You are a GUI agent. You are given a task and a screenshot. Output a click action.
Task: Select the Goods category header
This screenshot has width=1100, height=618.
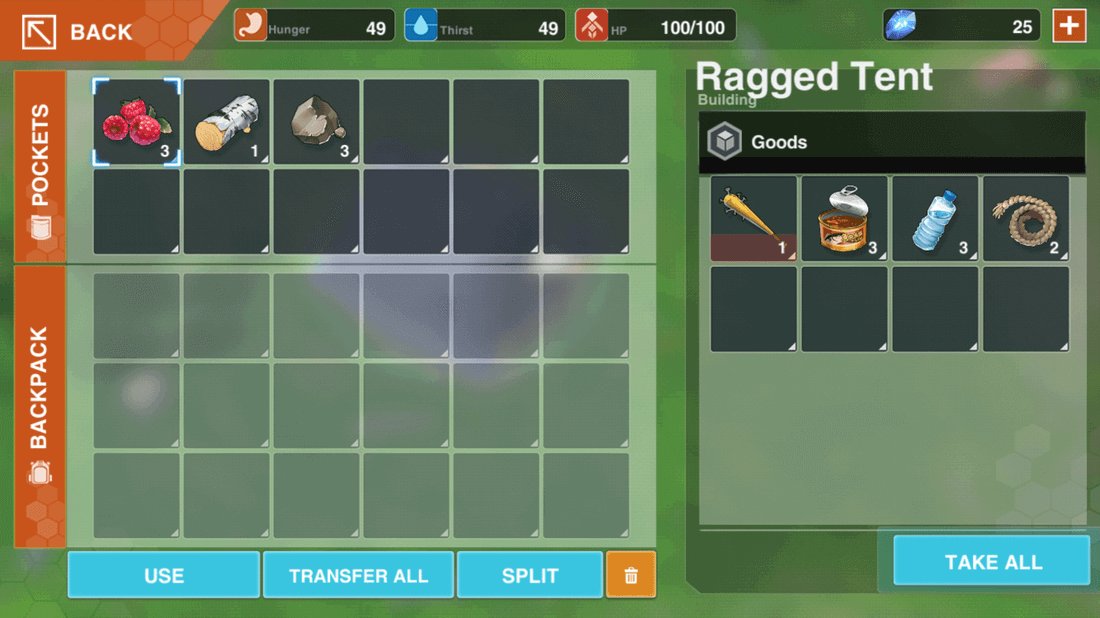[x=891, y=142]
